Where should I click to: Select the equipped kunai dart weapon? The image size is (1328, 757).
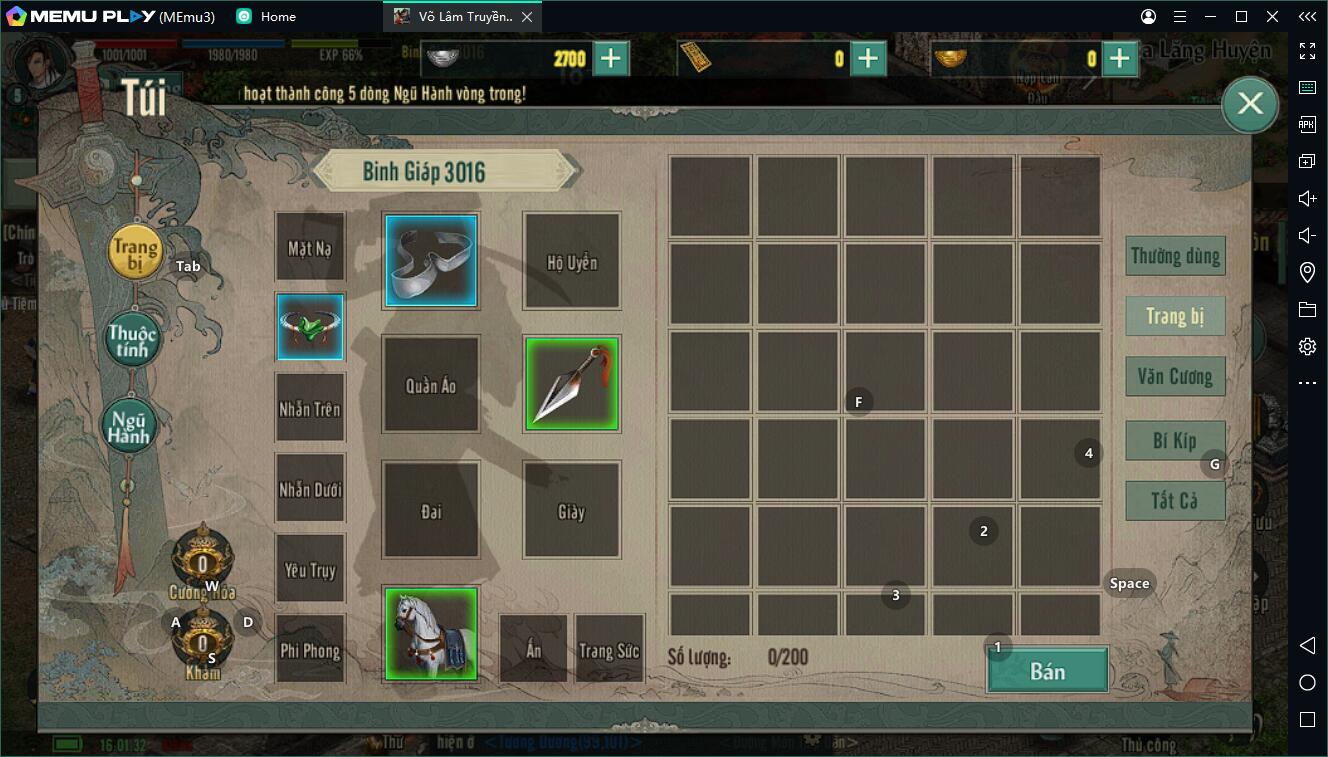pyautogui.click(x=572, y=384)
